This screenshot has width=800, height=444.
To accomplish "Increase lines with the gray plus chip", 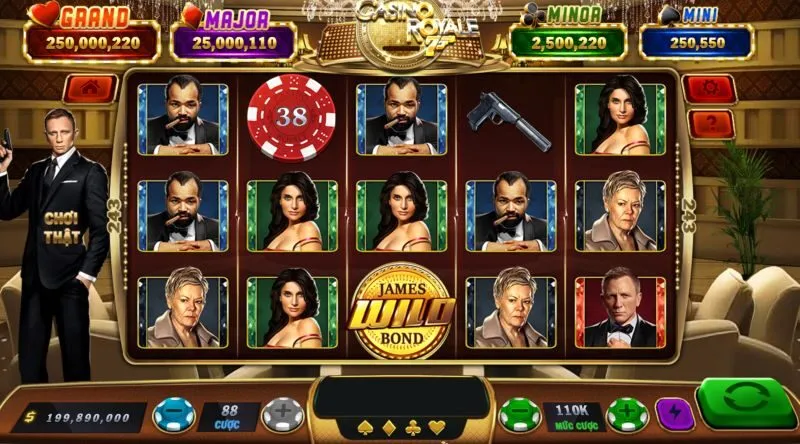I will click(x=278, y=413).
